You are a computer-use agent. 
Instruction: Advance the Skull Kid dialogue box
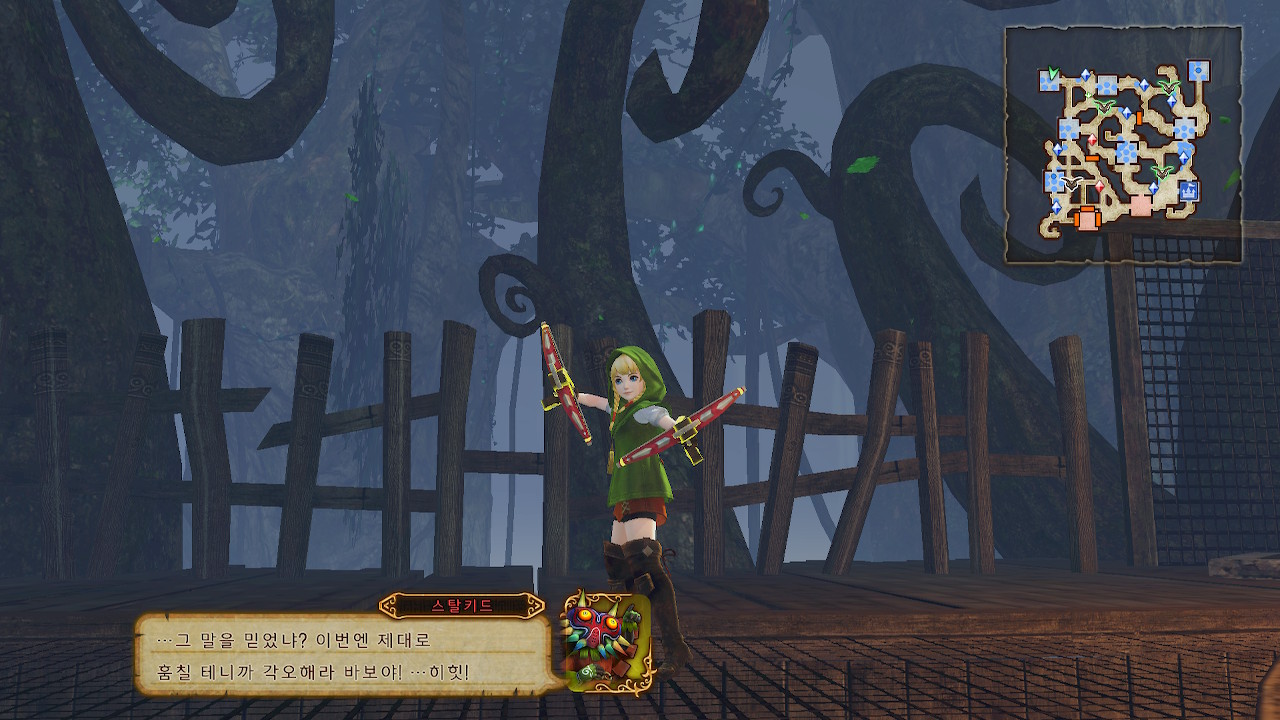coord(342,654)
